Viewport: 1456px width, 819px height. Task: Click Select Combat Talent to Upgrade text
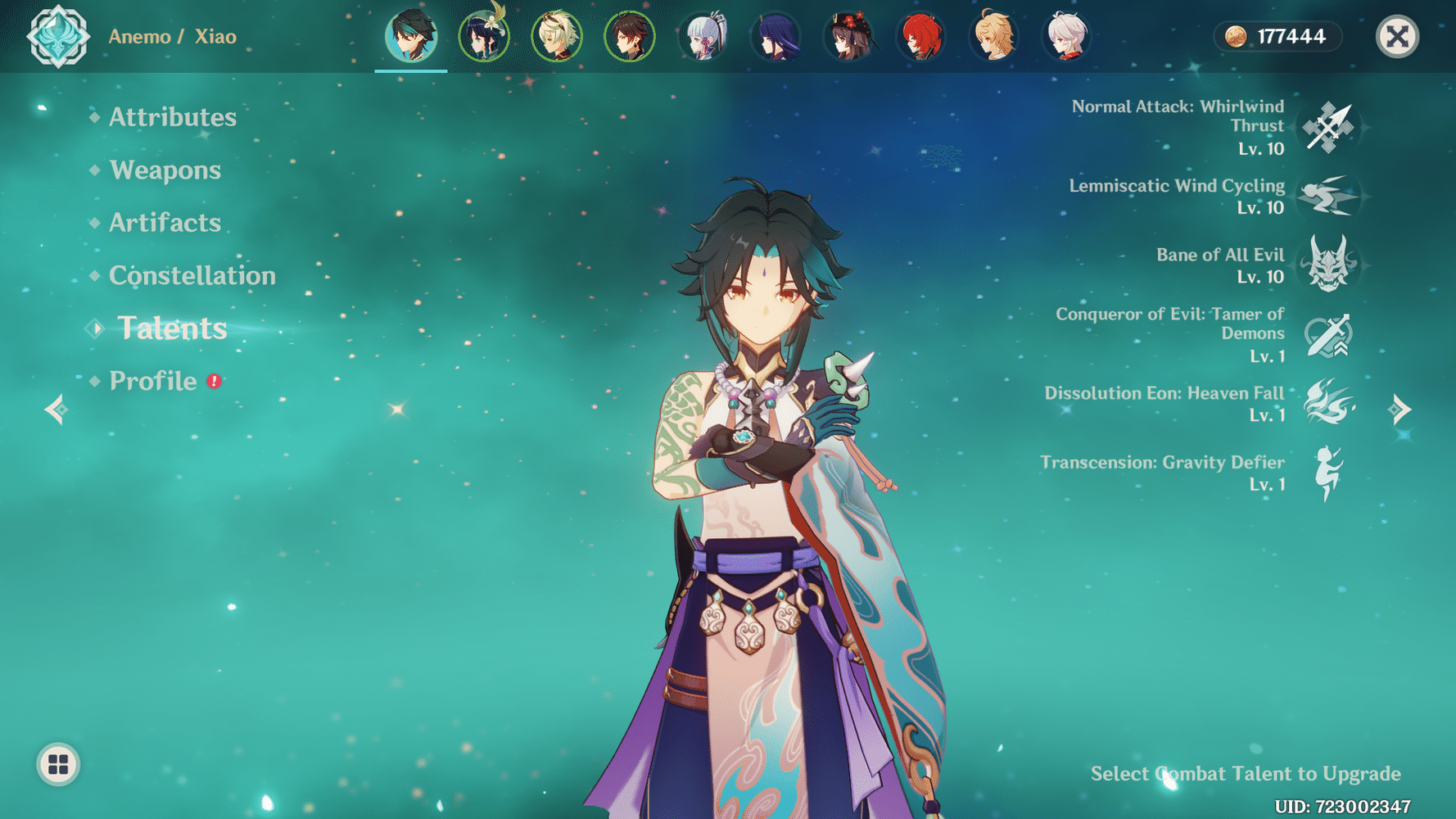click(1246, 772)
